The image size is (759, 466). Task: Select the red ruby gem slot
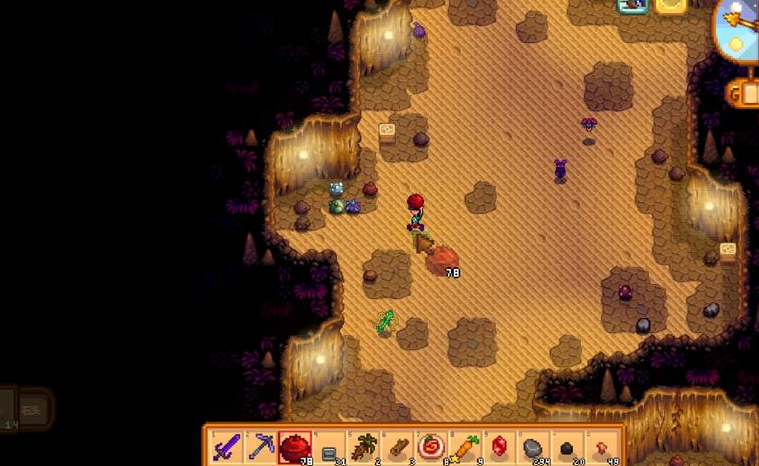[499, 447]
